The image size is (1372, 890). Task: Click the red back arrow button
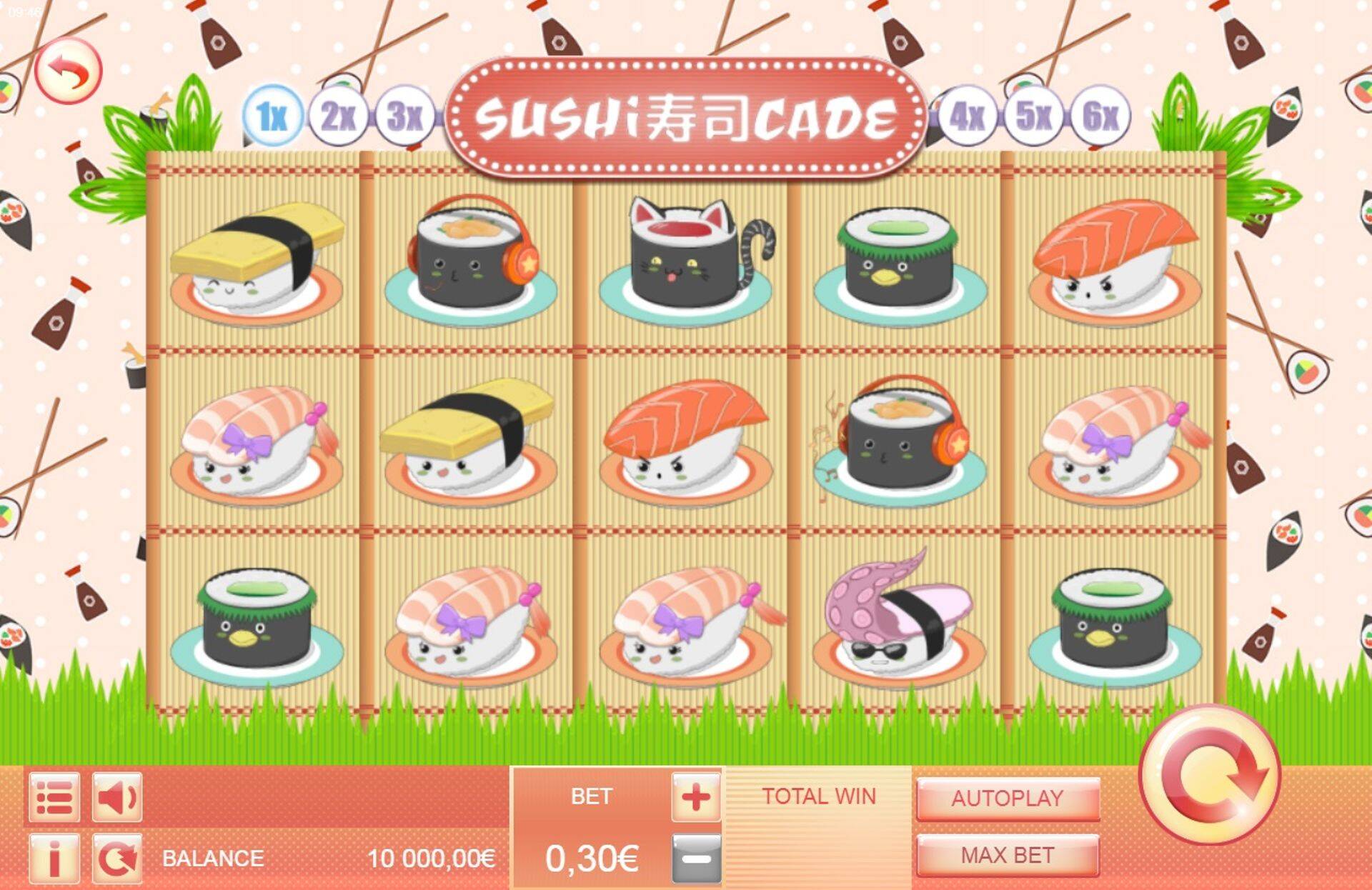coord(69,71)
